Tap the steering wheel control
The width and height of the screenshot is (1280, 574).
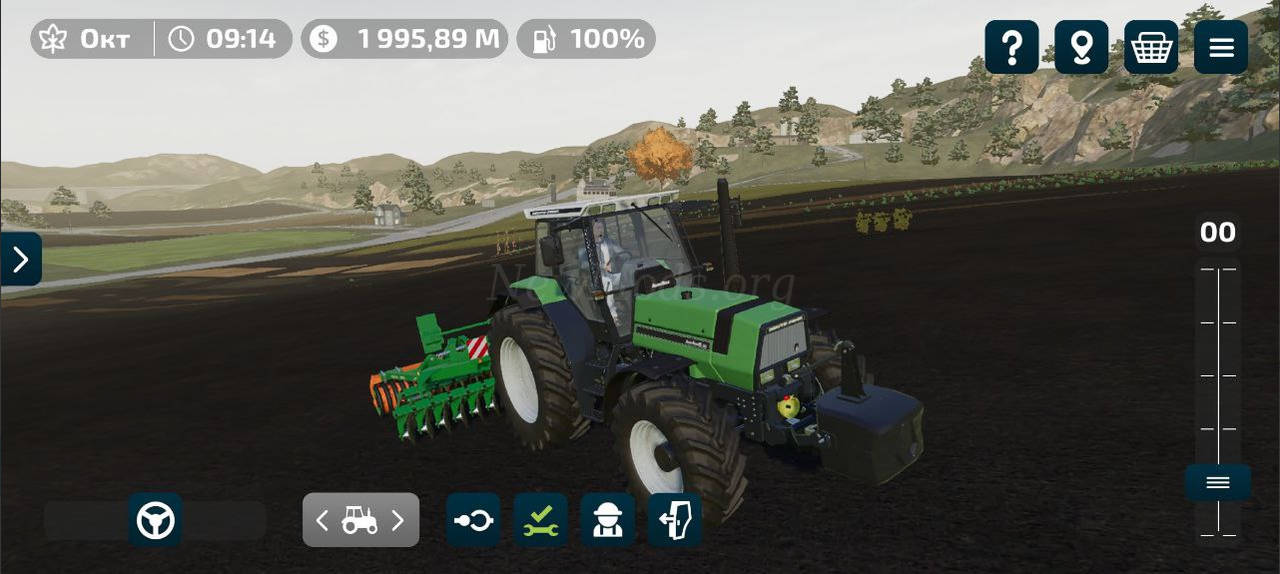coord(155,520)
